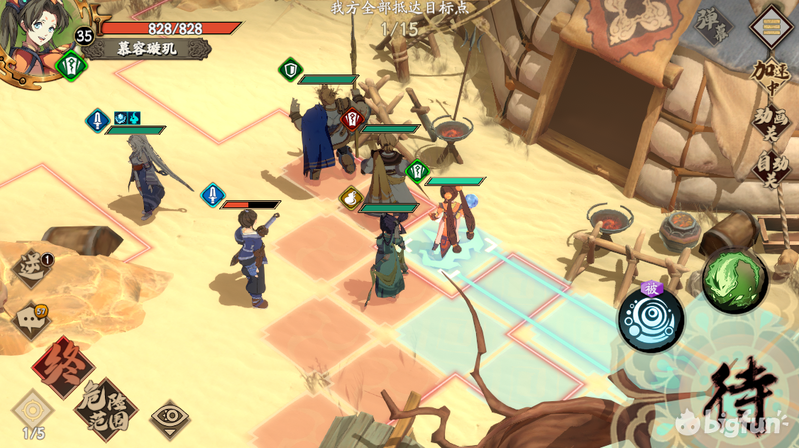Click the target circle icon showing 1/5
This screenshot has height=448, width=799.
click(32, 412)
